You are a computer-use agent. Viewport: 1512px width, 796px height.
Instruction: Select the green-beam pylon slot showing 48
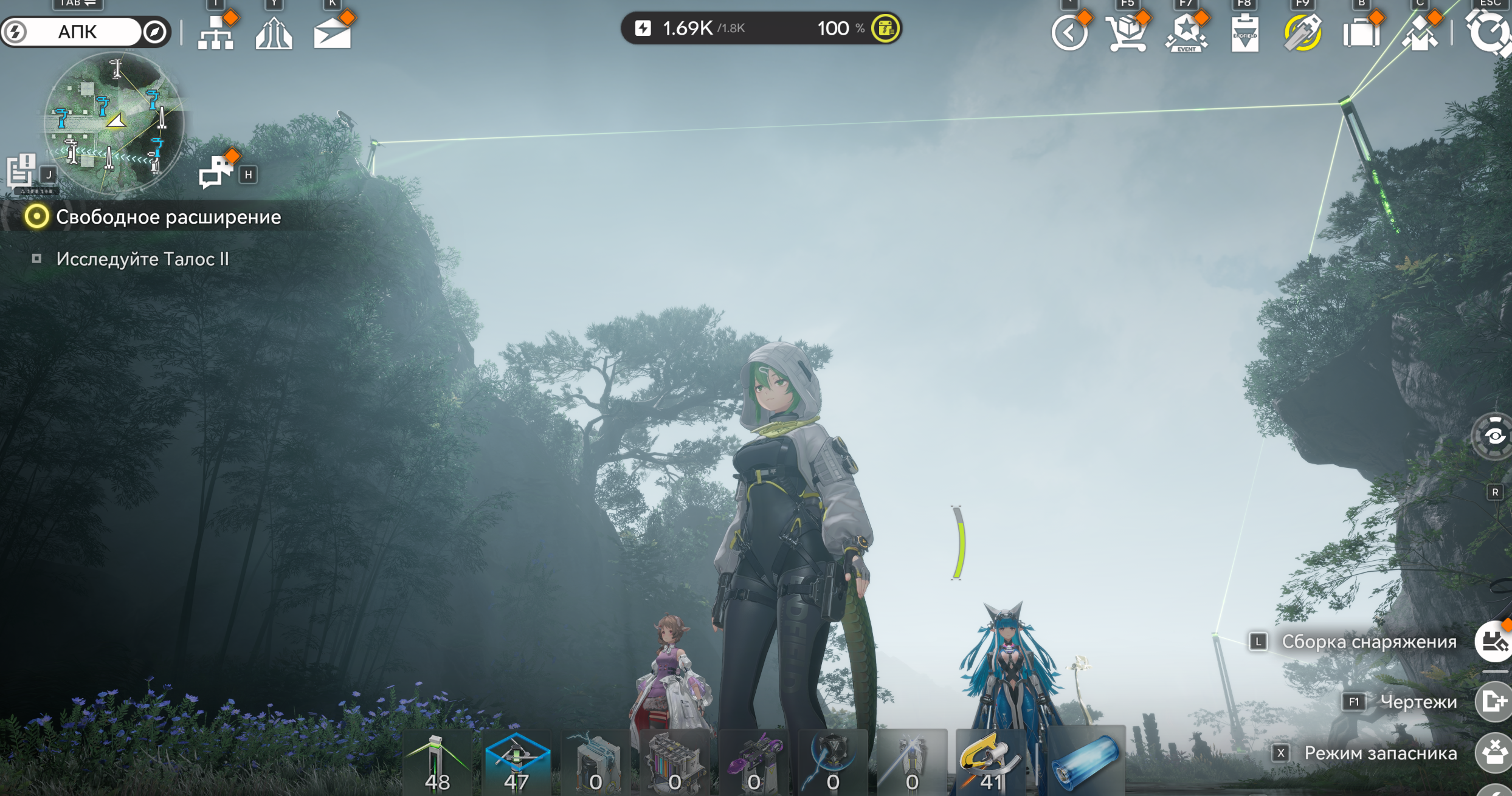point(437,763)
